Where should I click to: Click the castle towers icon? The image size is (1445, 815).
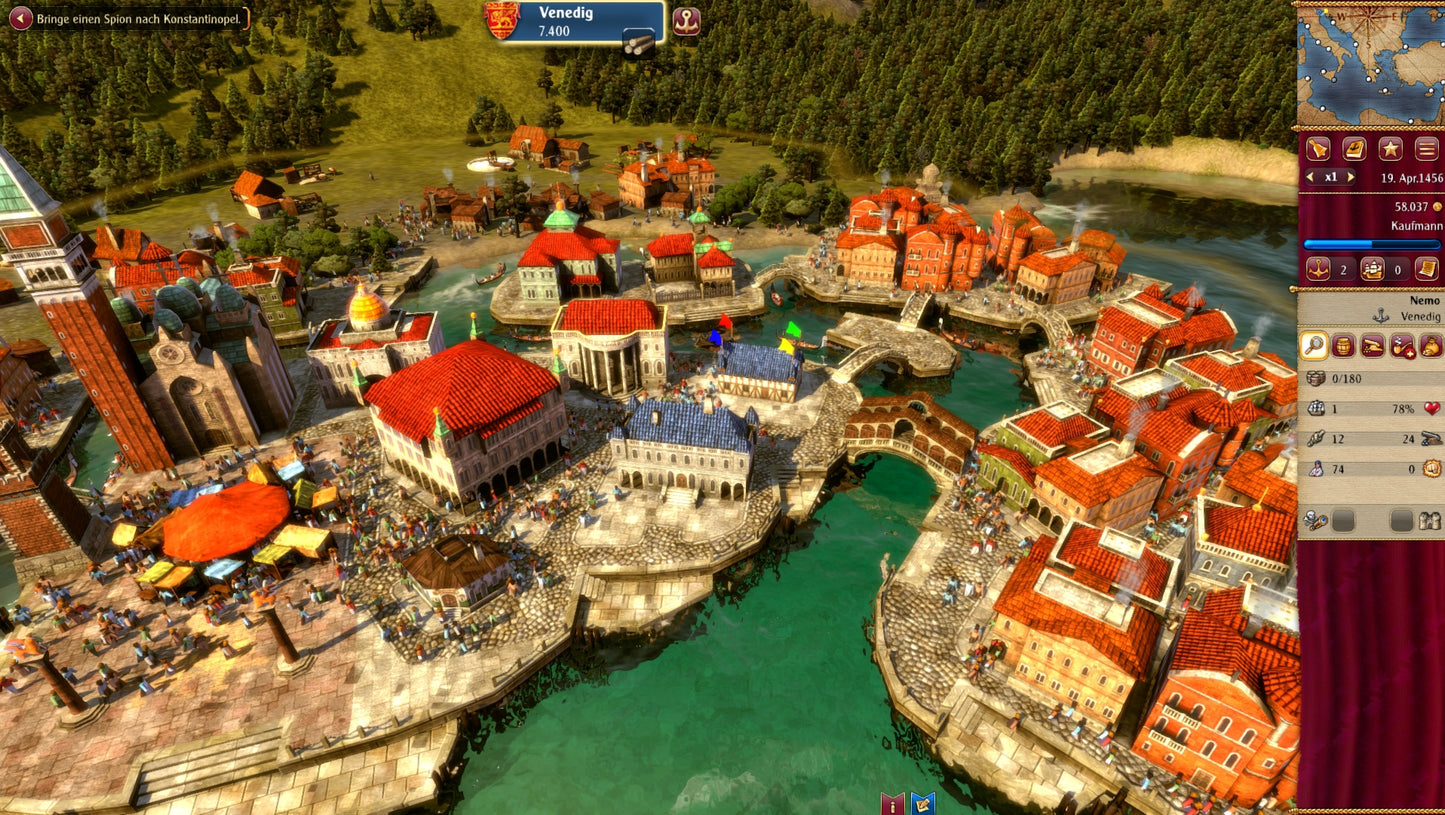pos(1430,521)
